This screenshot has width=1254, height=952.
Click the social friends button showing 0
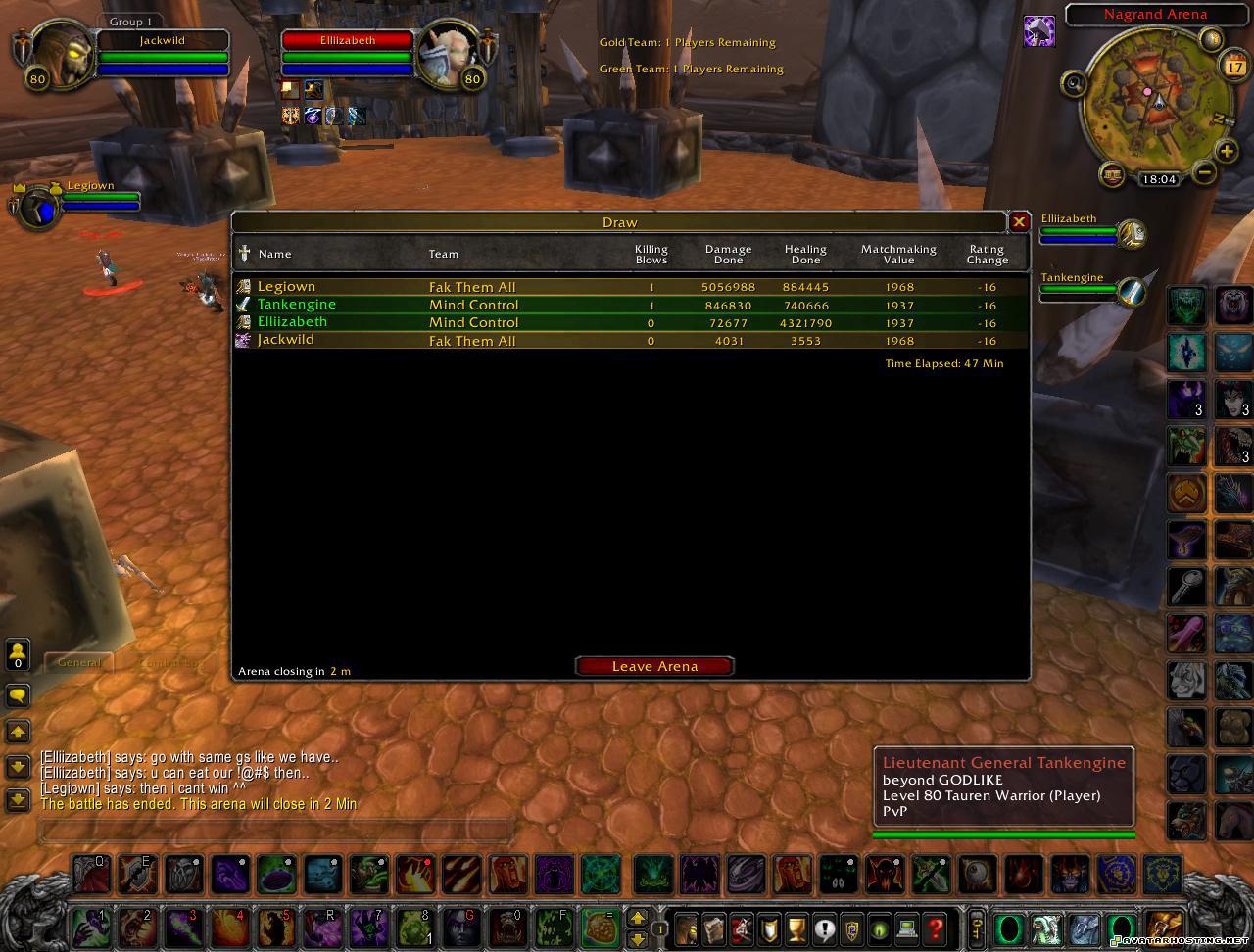click(x=17, y=653)
